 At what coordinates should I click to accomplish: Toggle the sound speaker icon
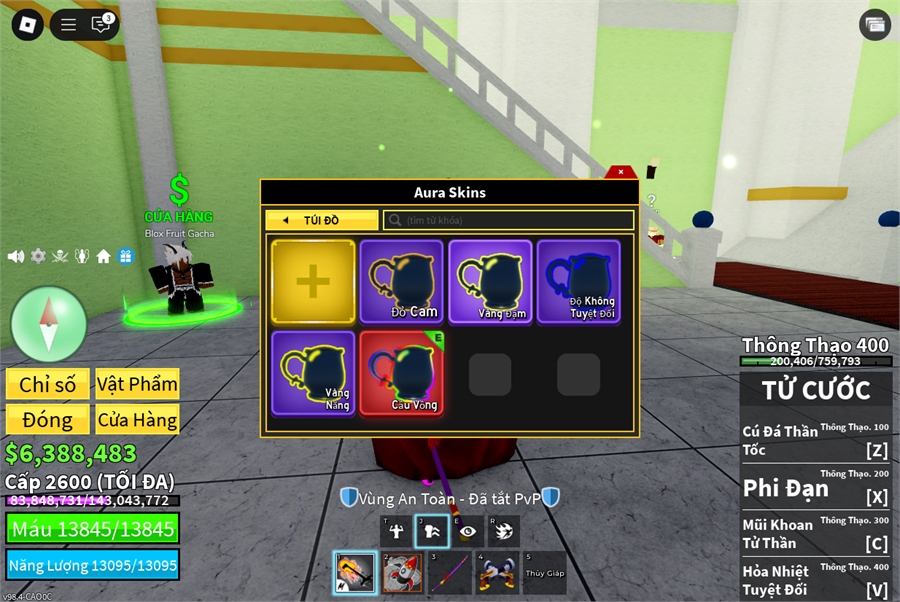point(16,256)
